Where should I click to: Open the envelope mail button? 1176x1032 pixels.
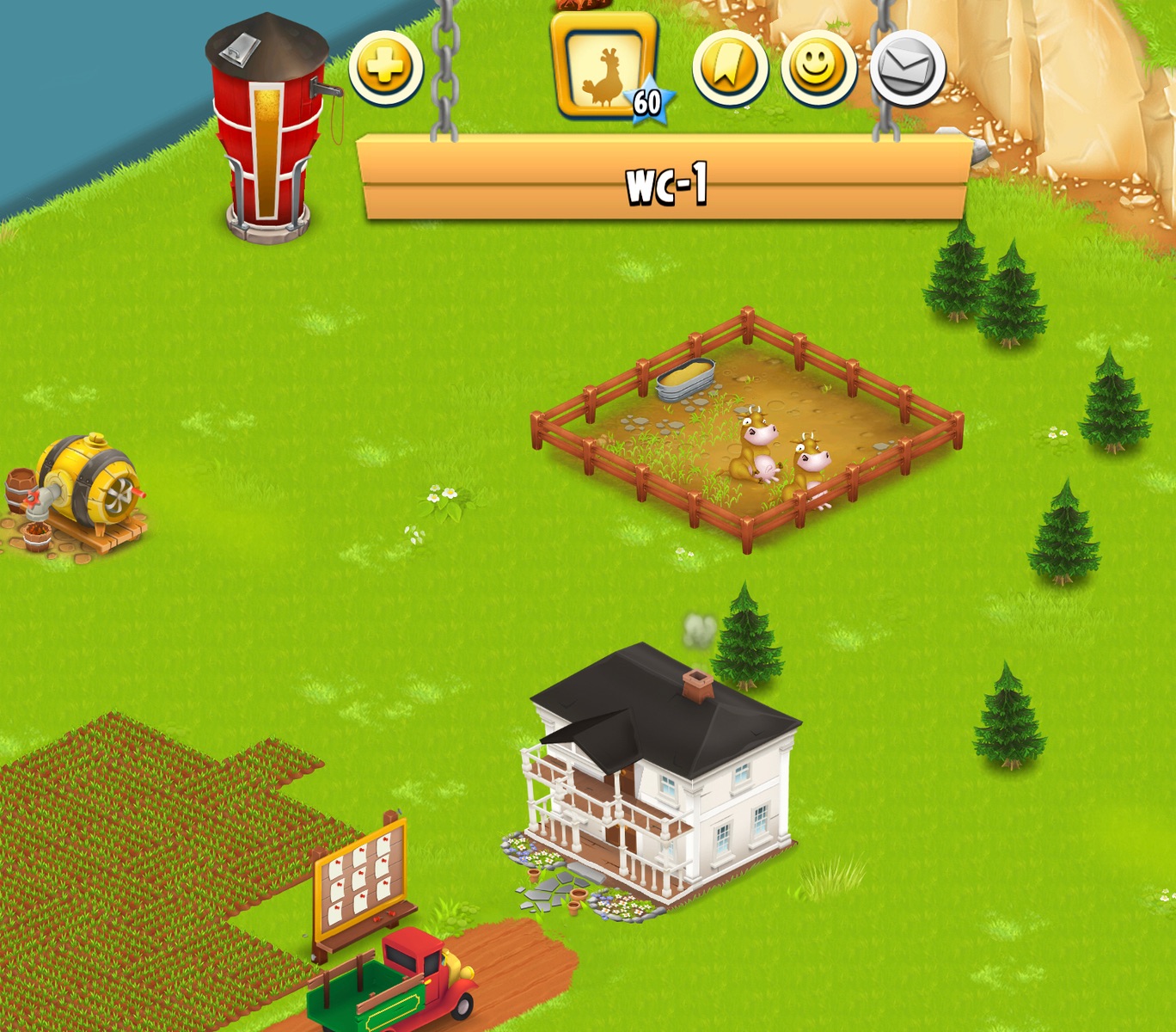(907, 69)
